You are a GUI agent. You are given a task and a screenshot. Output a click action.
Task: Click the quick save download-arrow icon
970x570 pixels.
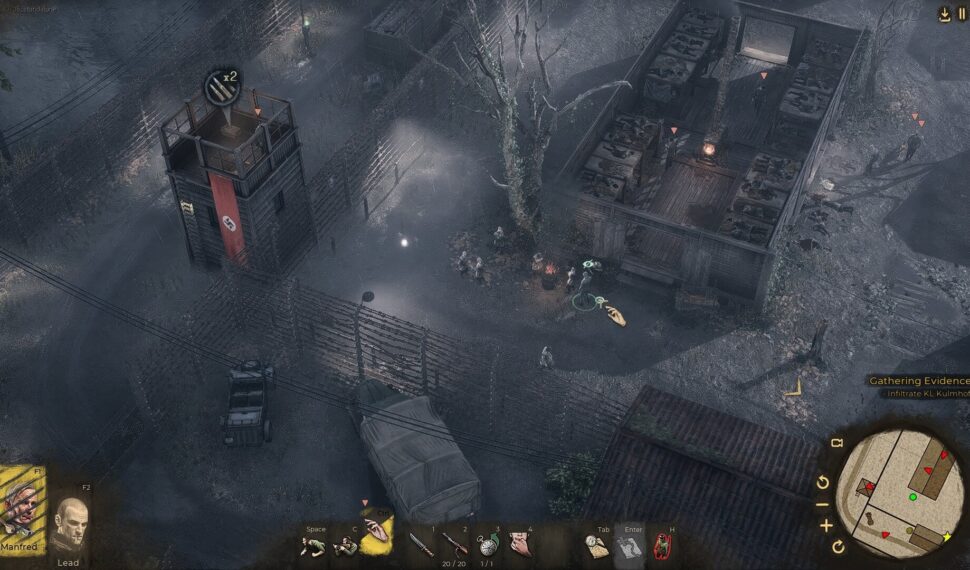point(944,14)
